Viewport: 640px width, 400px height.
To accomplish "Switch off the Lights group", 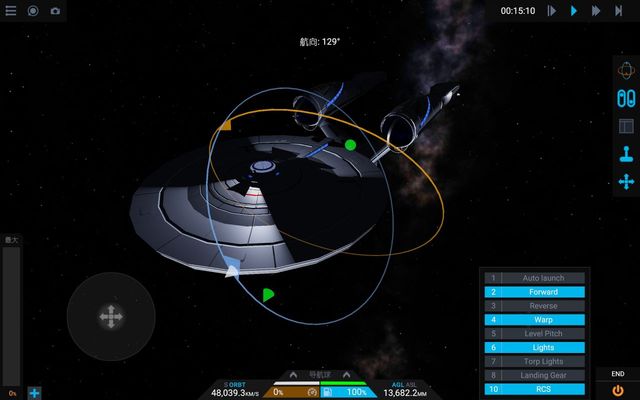I will [x=536, y=347].
